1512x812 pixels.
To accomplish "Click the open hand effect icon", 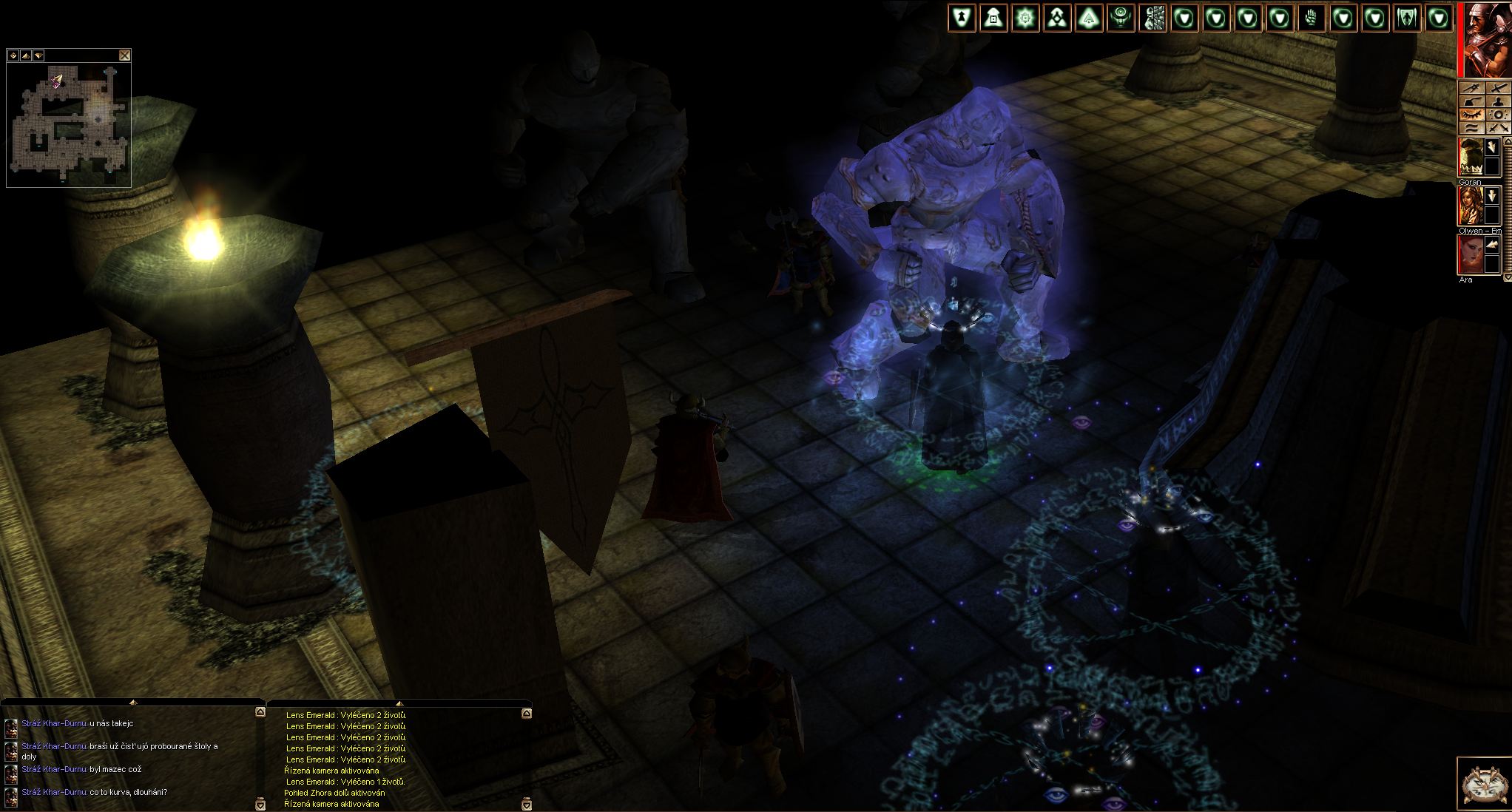I will tap(1312, 18).
